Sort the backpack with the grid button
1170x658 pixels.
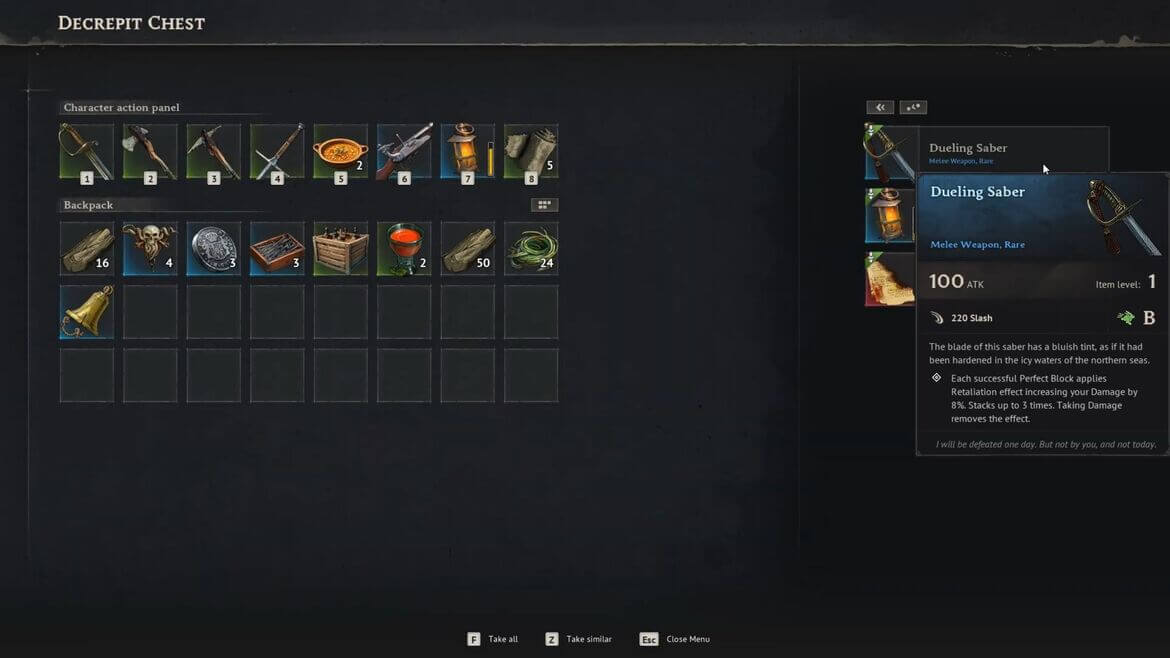[x=544, y=205]
